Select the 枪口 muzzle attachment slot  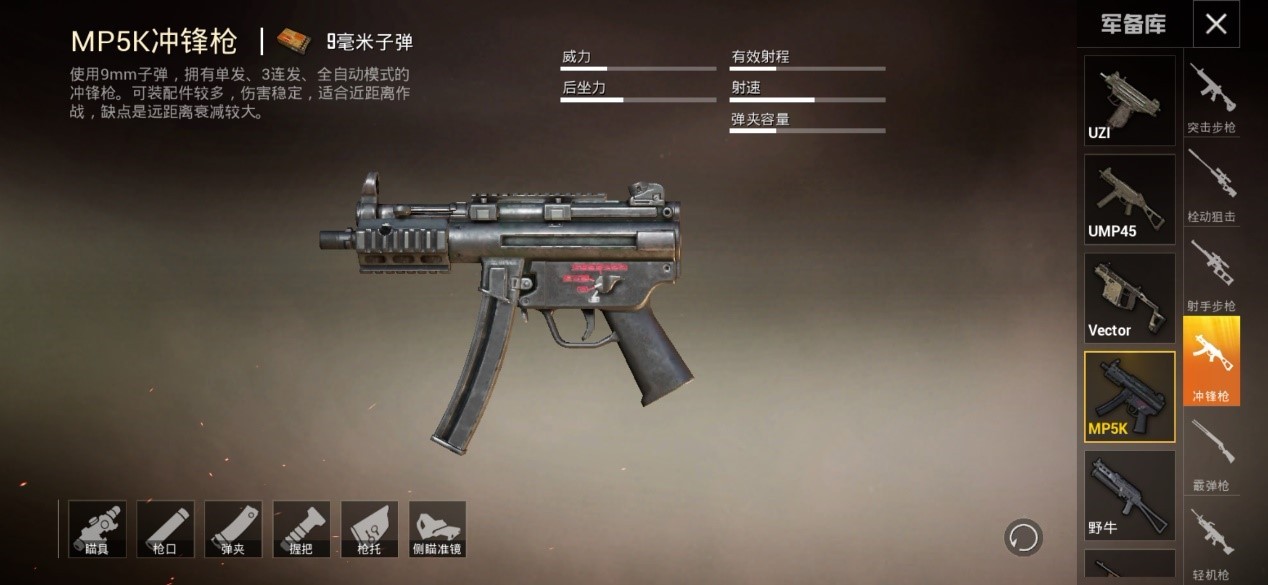pos(165,529)
